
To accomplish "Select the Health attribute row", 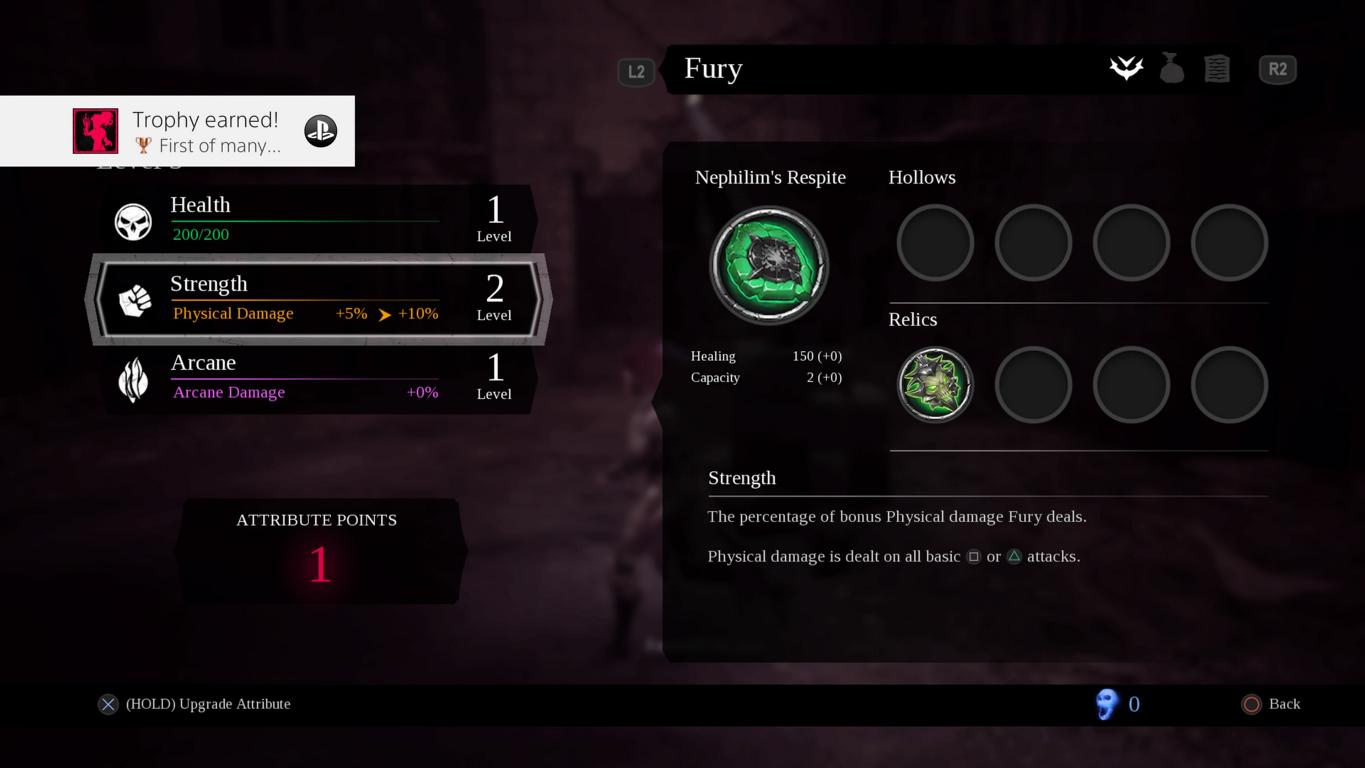I will (x=320, y=220).
